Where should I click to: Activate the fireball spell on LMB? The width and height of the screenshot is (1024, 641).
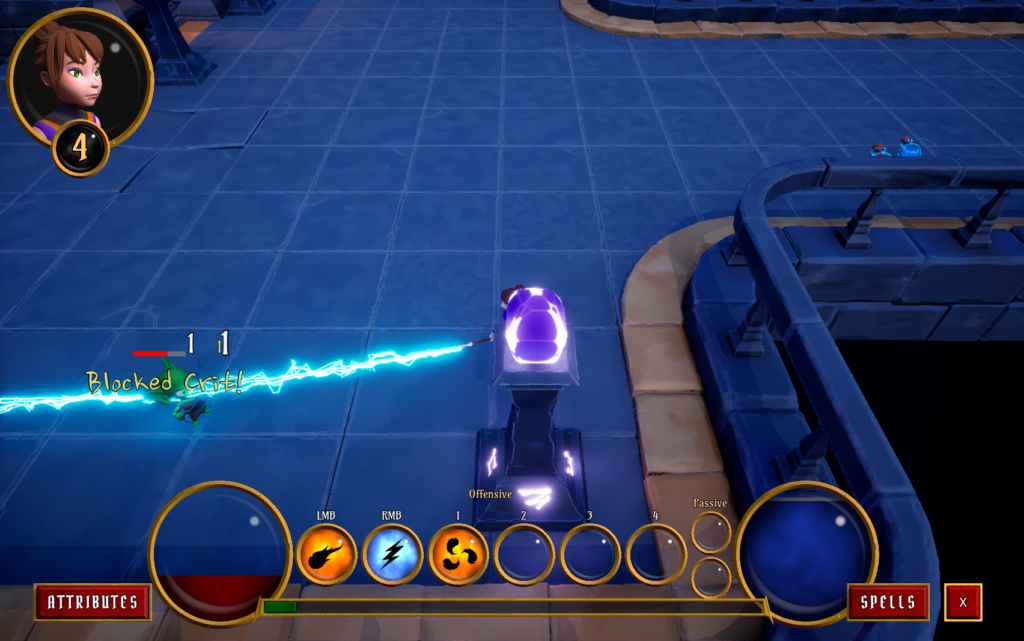[326, 554]
